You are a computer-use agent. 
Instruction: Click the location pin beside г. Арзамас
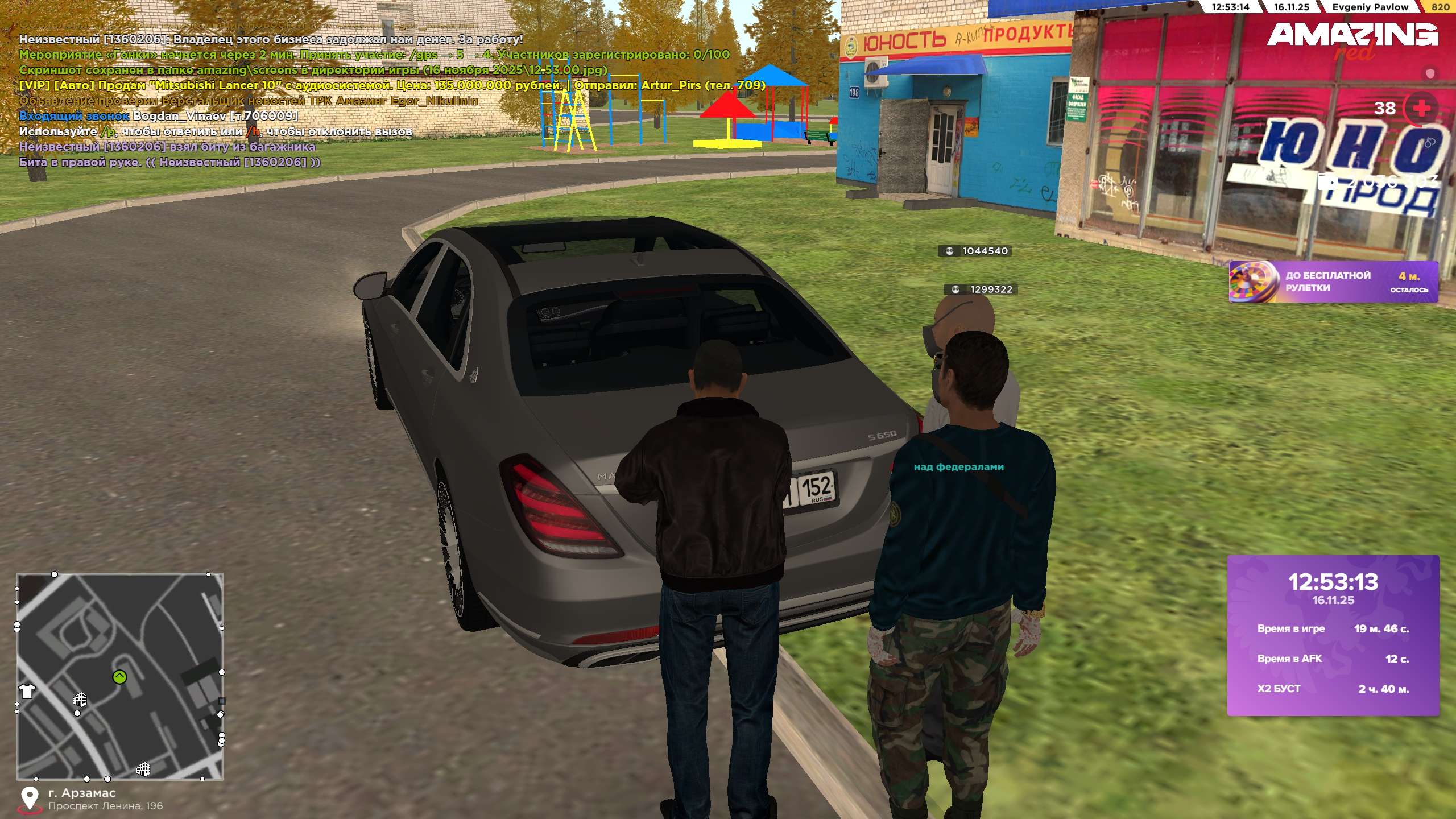coord(30,799)
